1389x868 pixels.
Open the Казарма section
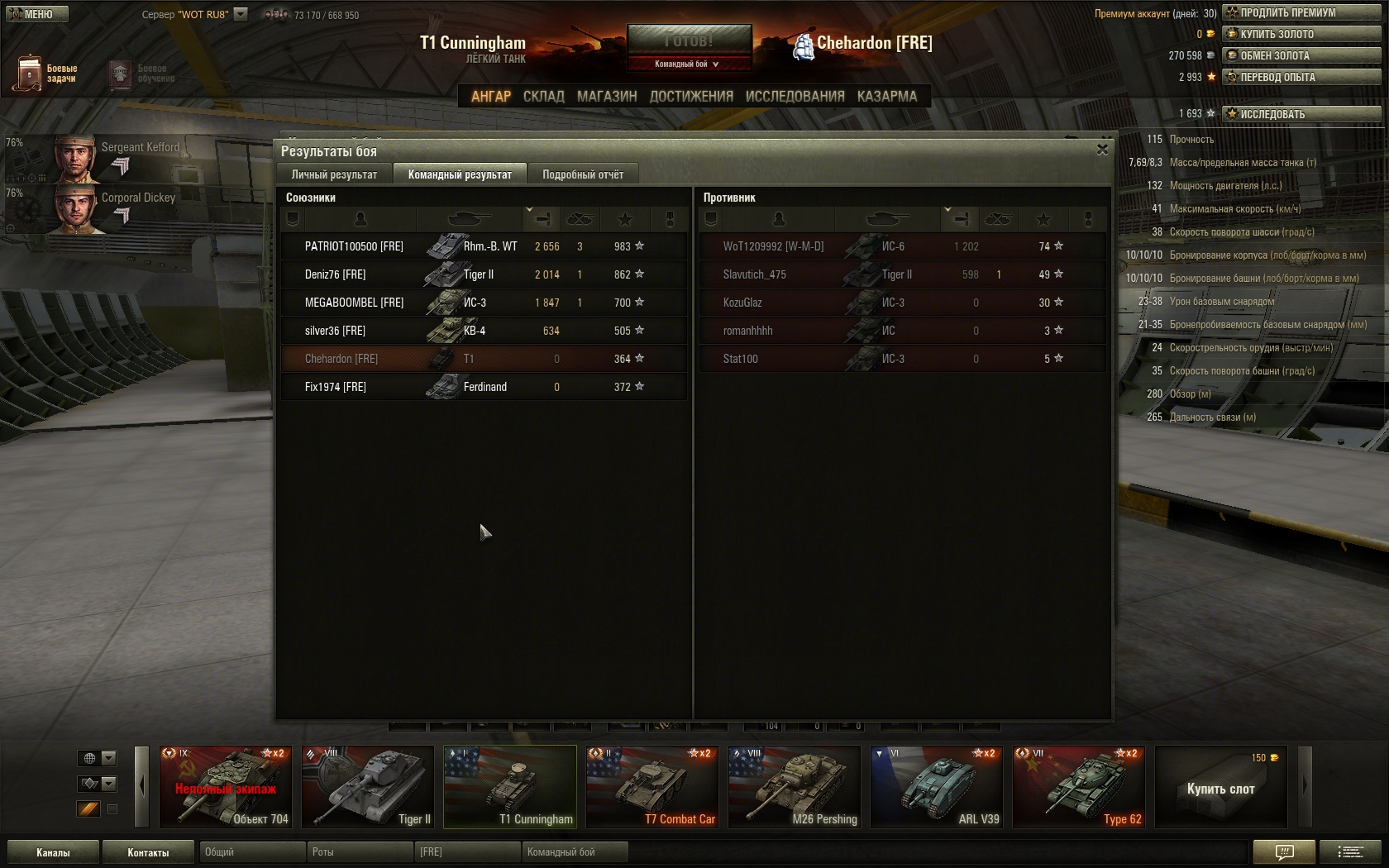pos(886,97)
